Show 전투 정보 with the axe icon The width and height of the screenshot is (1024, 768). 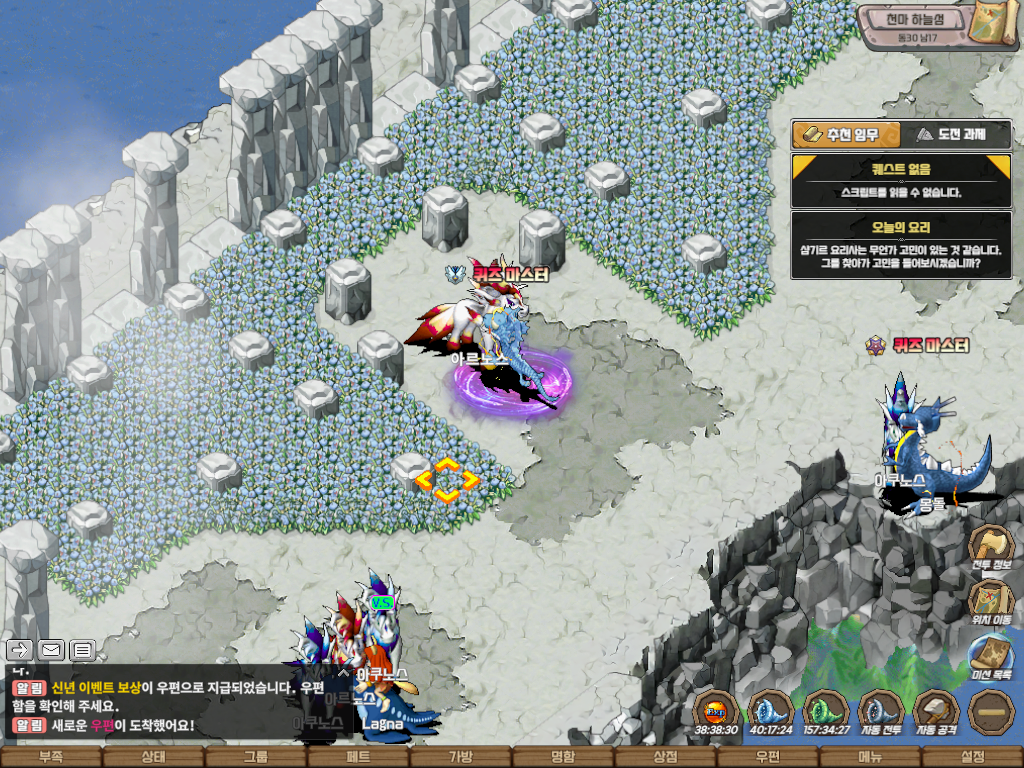(991, 548)
